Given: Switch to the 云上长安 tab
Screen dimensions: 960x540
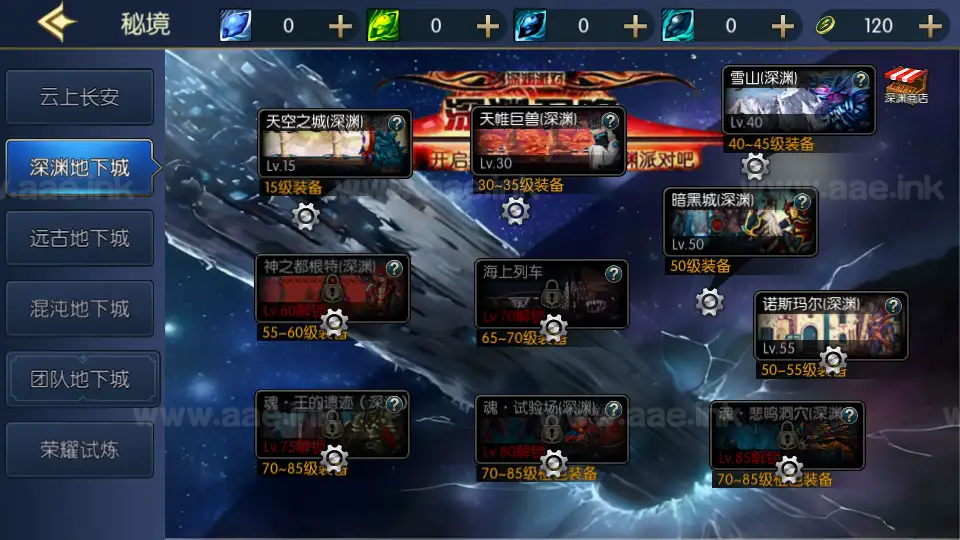Looking at the screenshot, I should (80, 97).
